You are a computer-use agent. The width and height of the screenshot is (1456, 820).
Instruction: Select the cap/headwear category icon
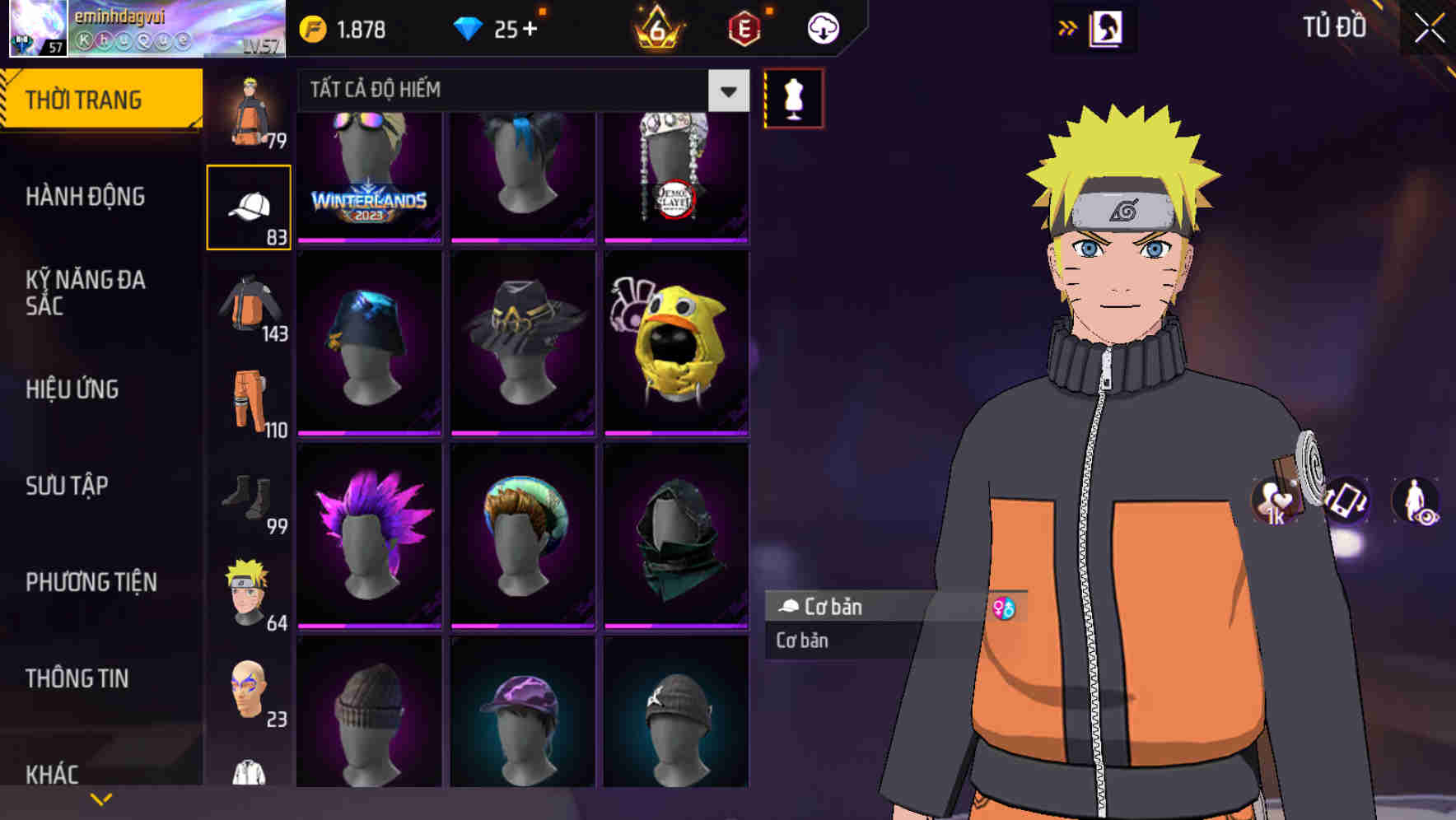250,204
